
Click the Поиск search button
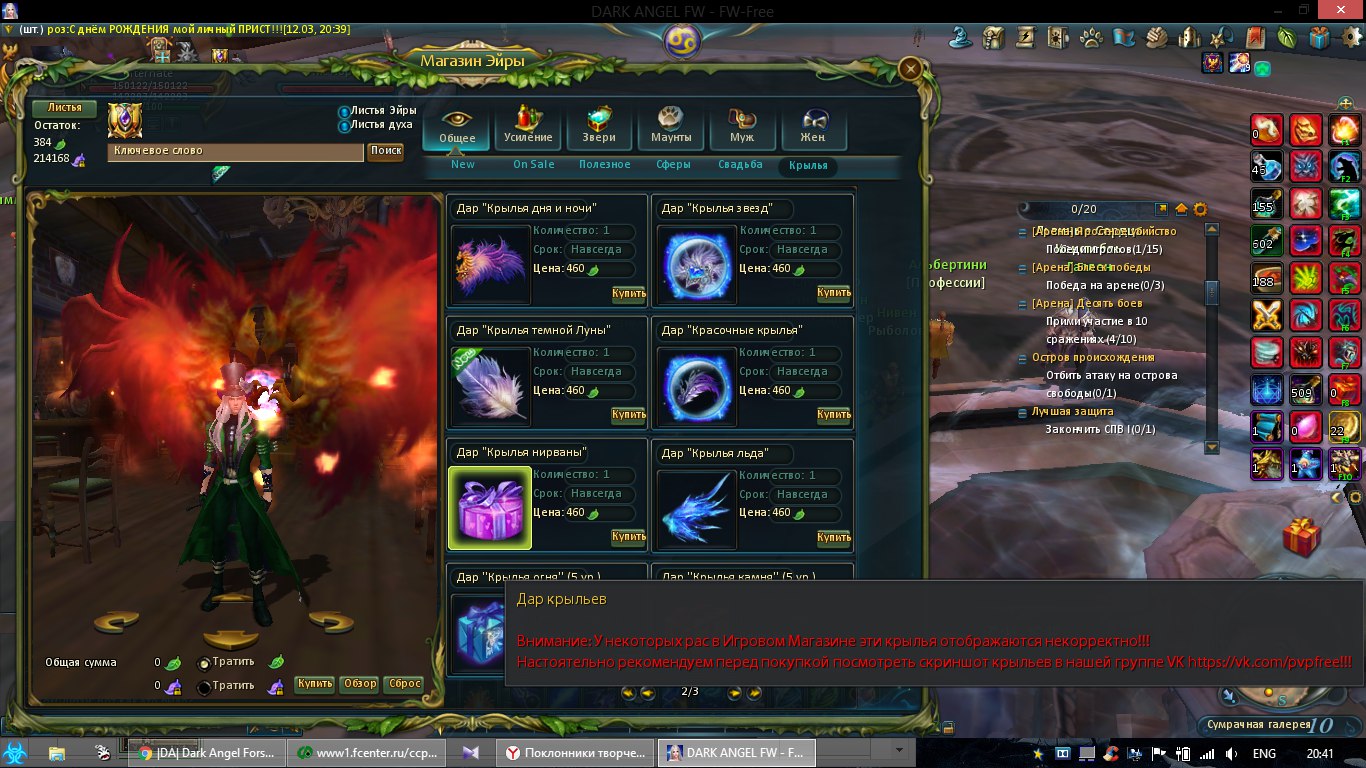pos(385,151)
